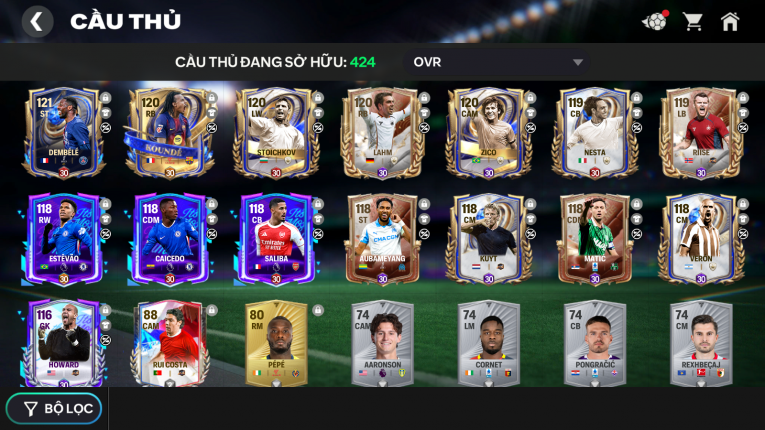Open the soccer ball notification icon
765x430 pixels.
654,21
